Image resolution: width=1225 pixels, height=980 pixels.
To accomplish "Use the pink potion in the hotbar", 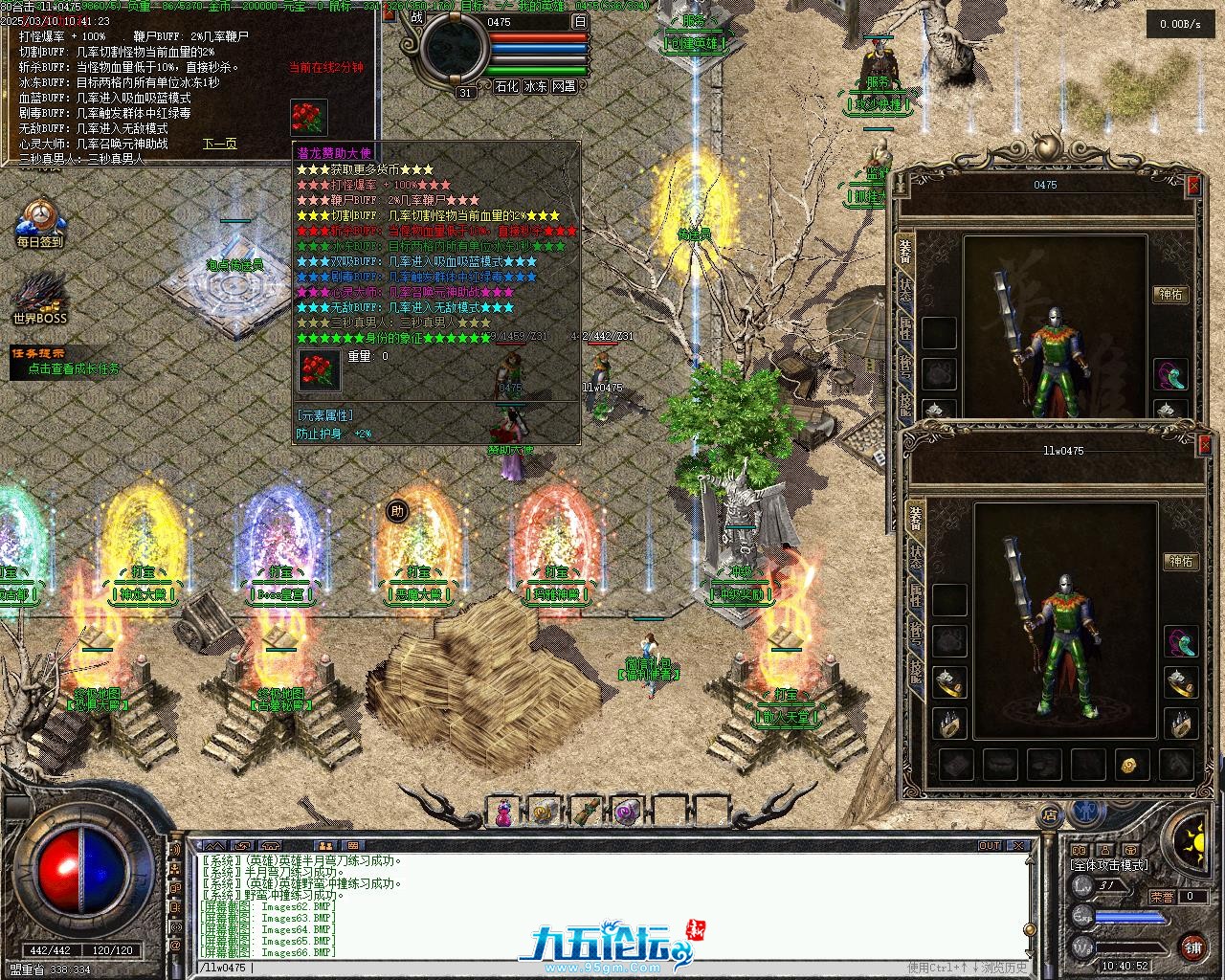I will tap(501, 813).
